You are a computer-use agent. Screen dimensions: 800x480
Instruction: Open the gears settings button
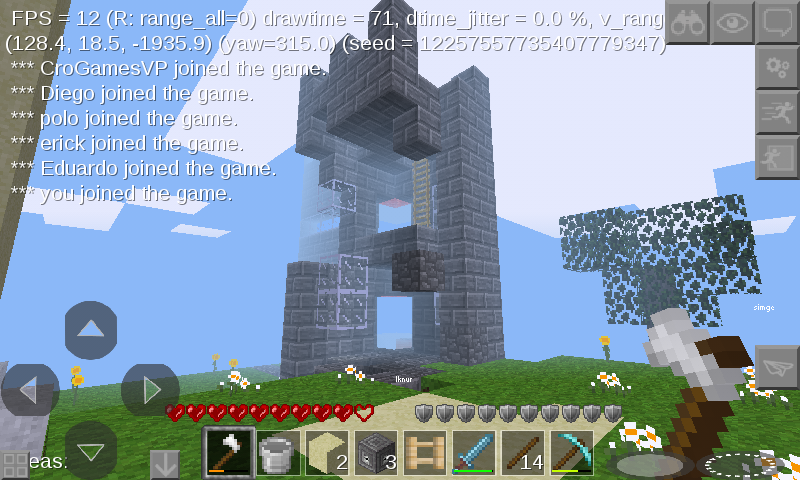point(777,67)
